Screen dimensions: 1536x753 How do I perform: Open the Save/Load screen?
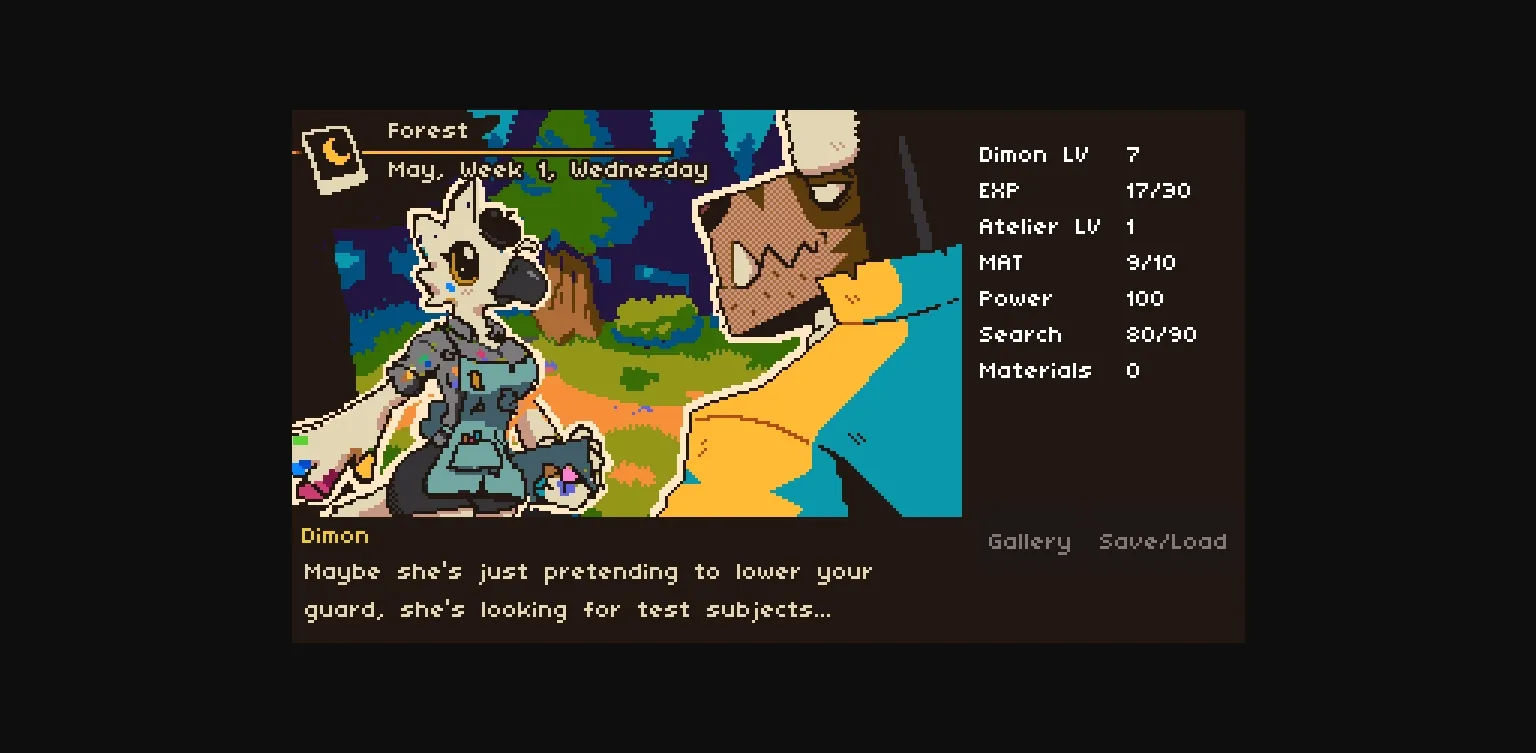point(1163,541)
